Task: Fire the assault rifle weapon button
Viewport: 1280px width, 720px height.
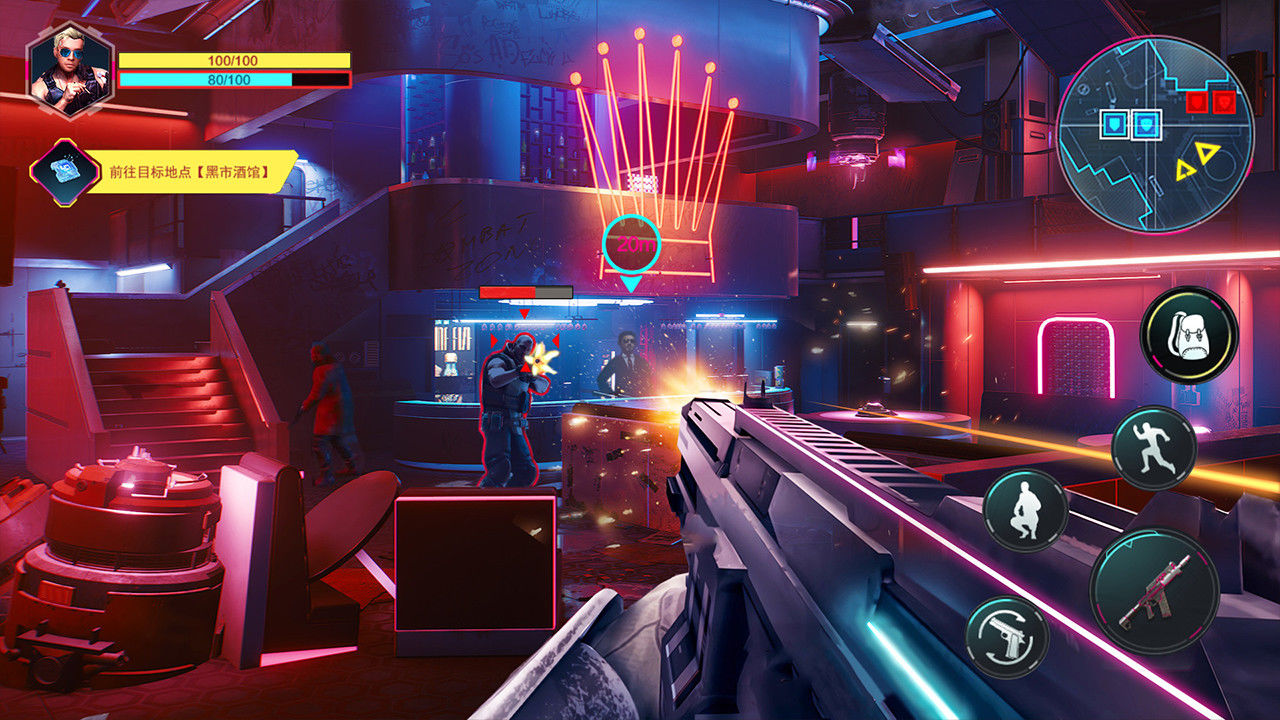Action: point(1154,592)
